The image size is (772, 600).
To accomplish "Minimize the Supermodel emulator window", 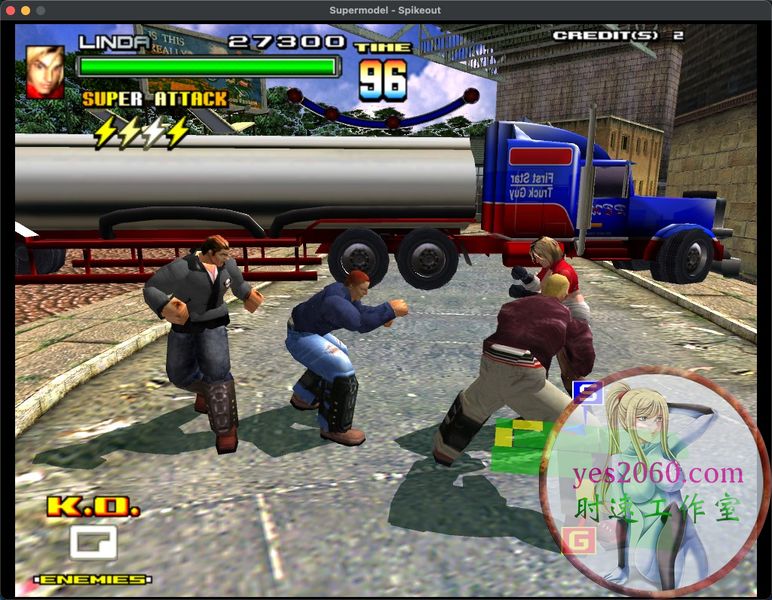I will [26, 10].
